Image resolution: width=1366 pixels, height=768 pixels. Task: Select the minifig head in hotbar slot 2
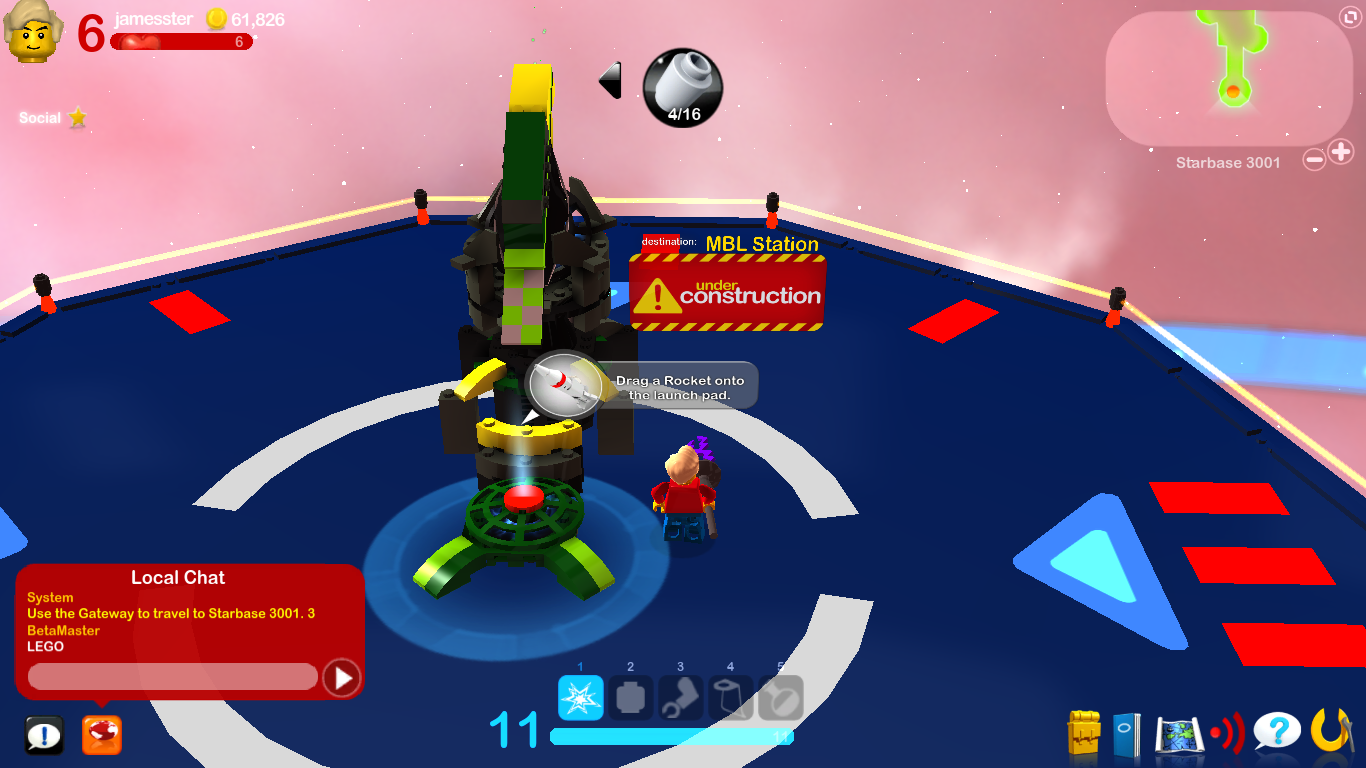(x=630, y=699)
